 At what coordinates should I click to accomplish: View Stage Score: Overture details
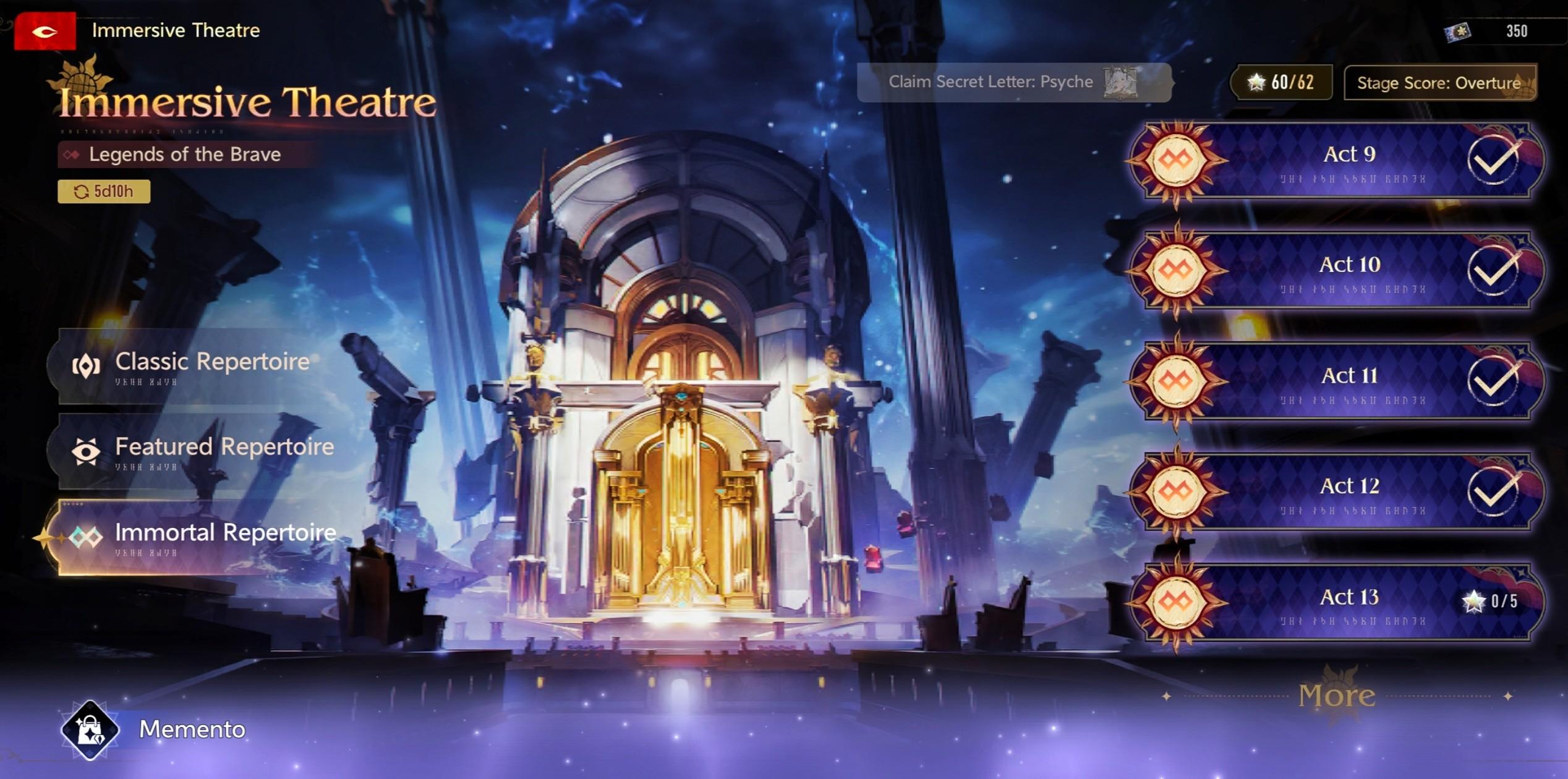tap(1439, 83)
